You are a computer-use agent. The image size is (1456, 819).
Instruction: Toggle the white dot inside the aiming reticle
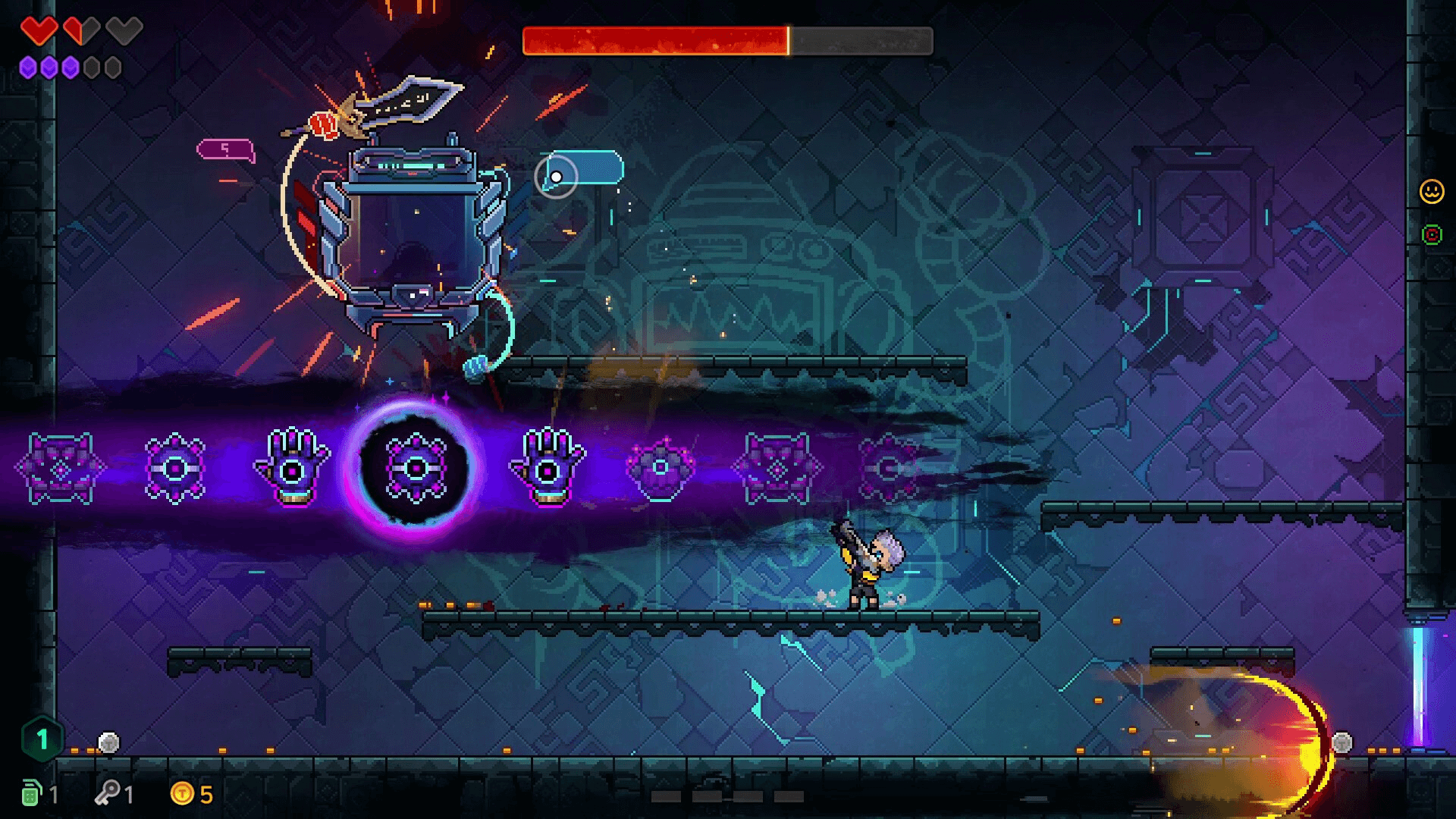coord(557,177)
